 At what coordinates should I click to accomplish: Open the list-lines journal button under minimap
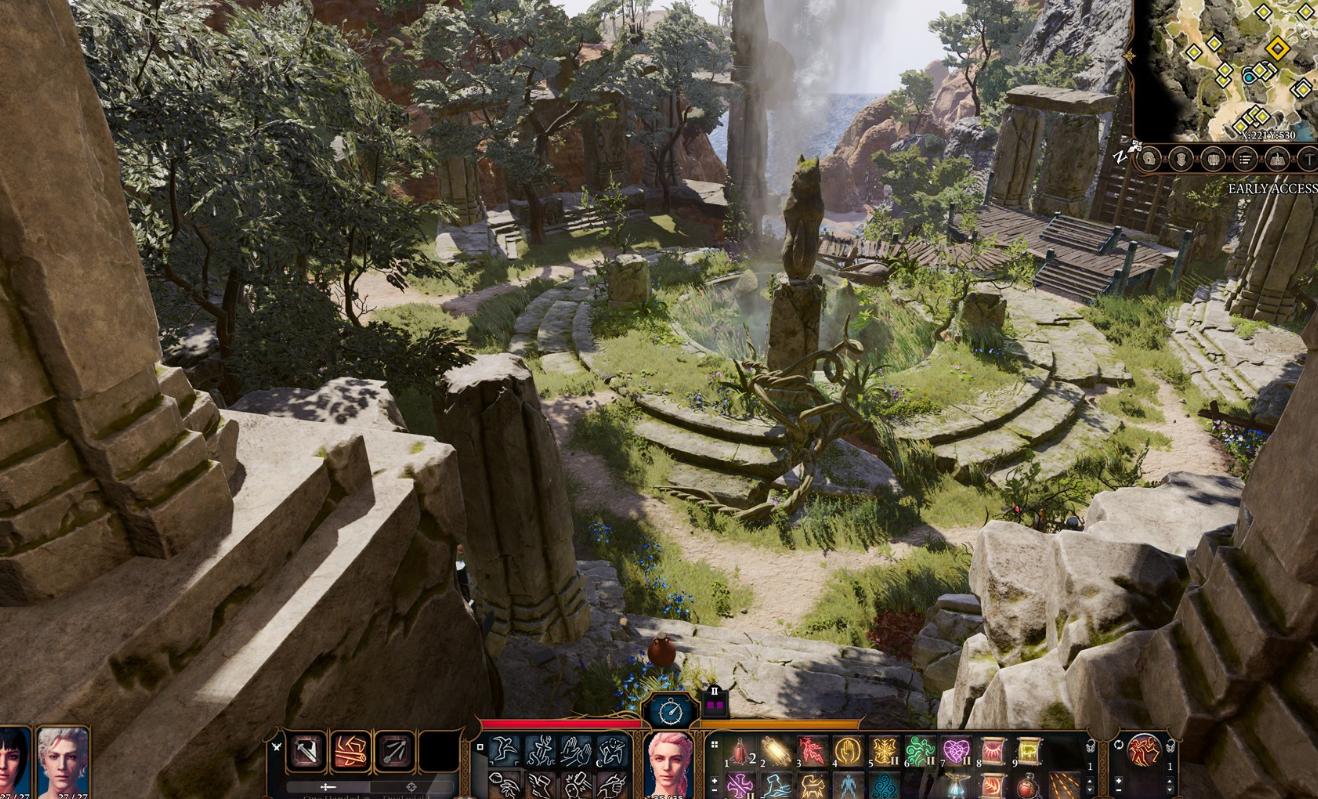tap(1245, 159)
